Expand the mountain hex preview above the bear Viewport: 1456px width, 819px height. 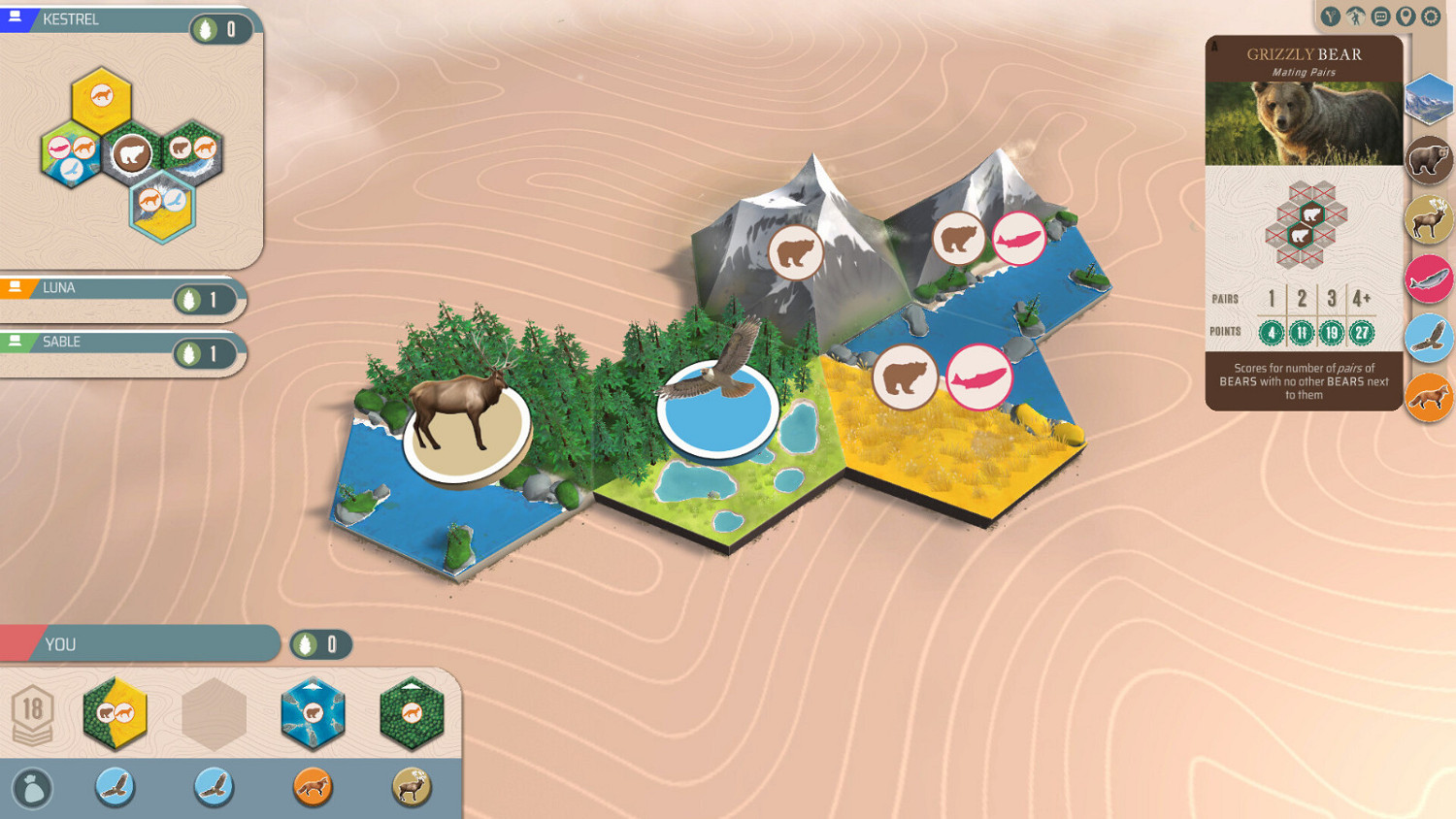pyautogui.click(x=1429, y=99)
